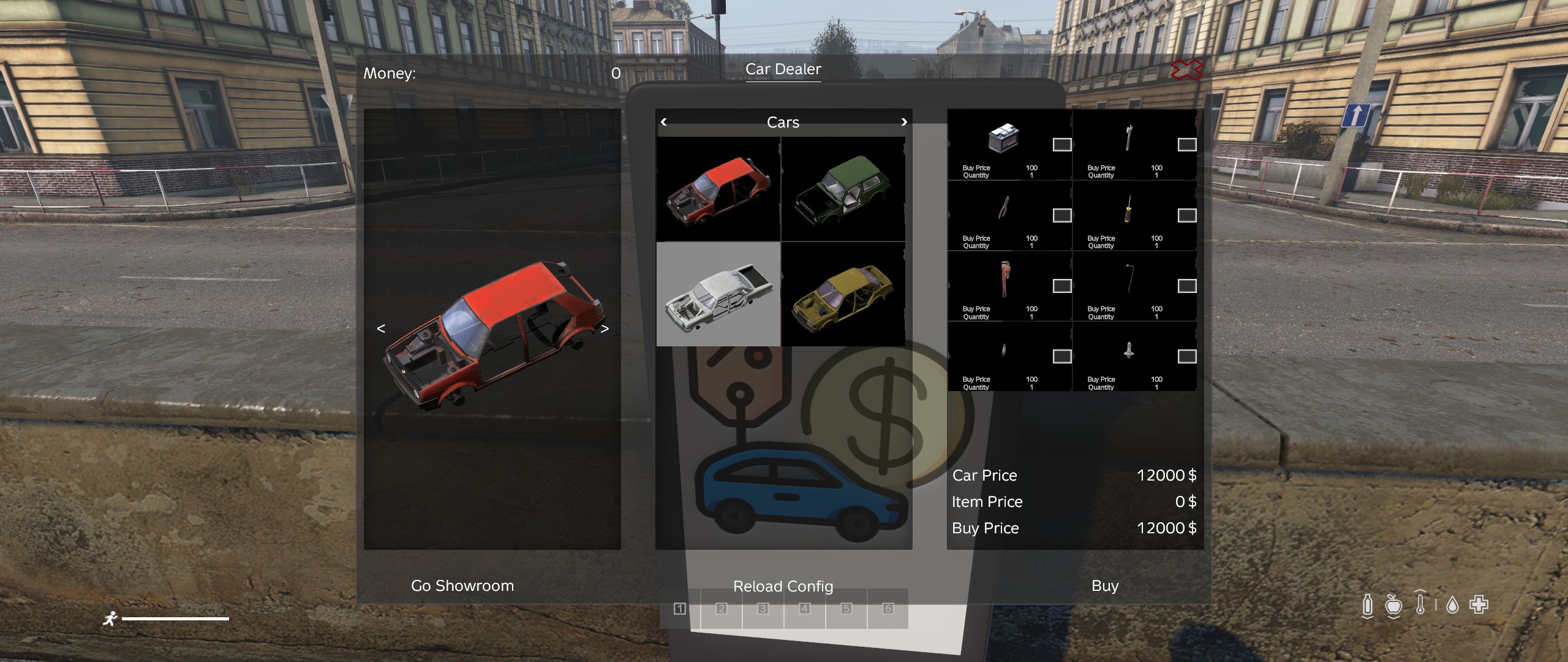Choose the green off-road car thumbnail

(x=843, y=189)
